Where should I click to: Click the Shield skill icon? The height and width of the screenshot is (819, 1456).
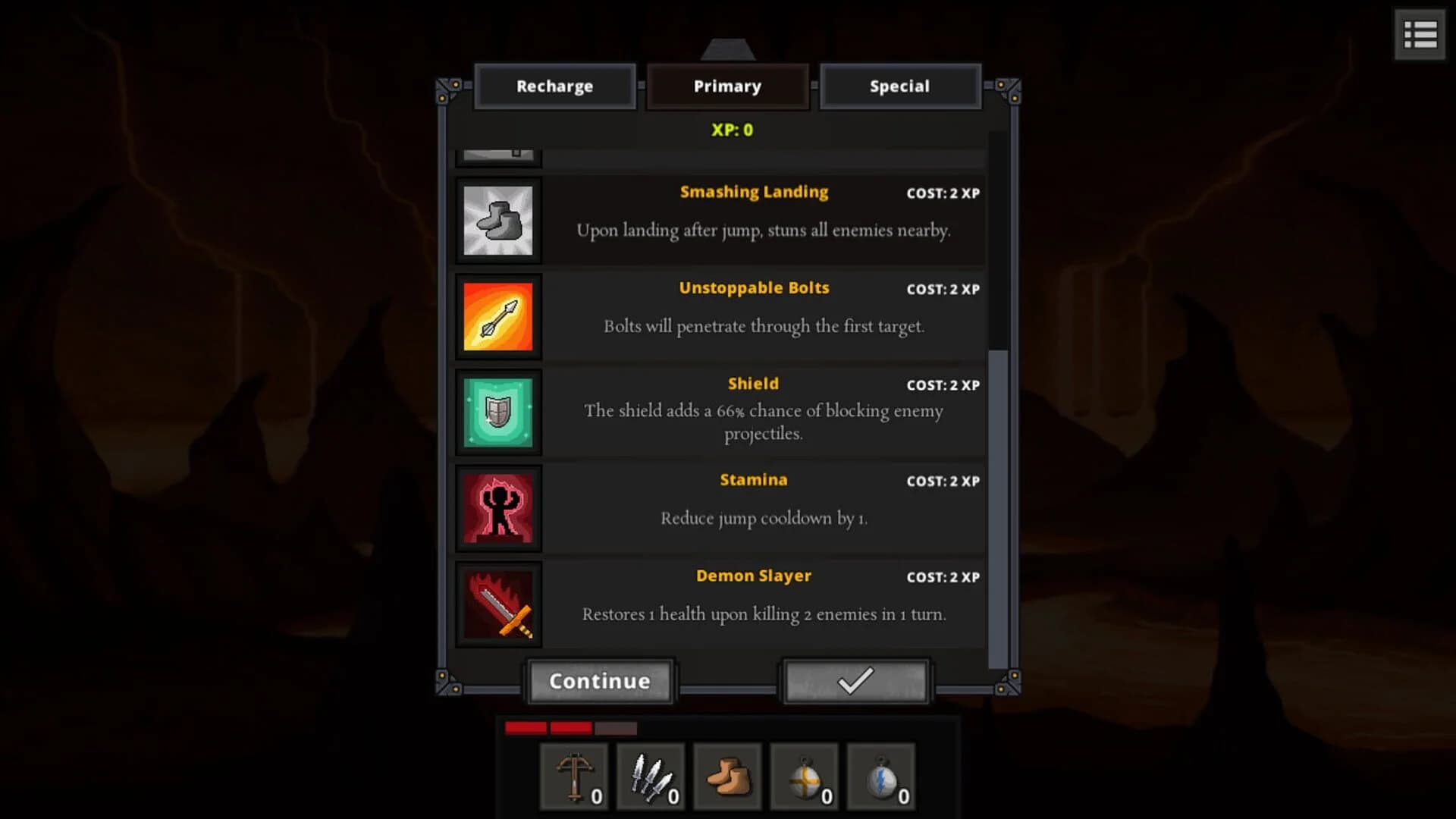497,412
